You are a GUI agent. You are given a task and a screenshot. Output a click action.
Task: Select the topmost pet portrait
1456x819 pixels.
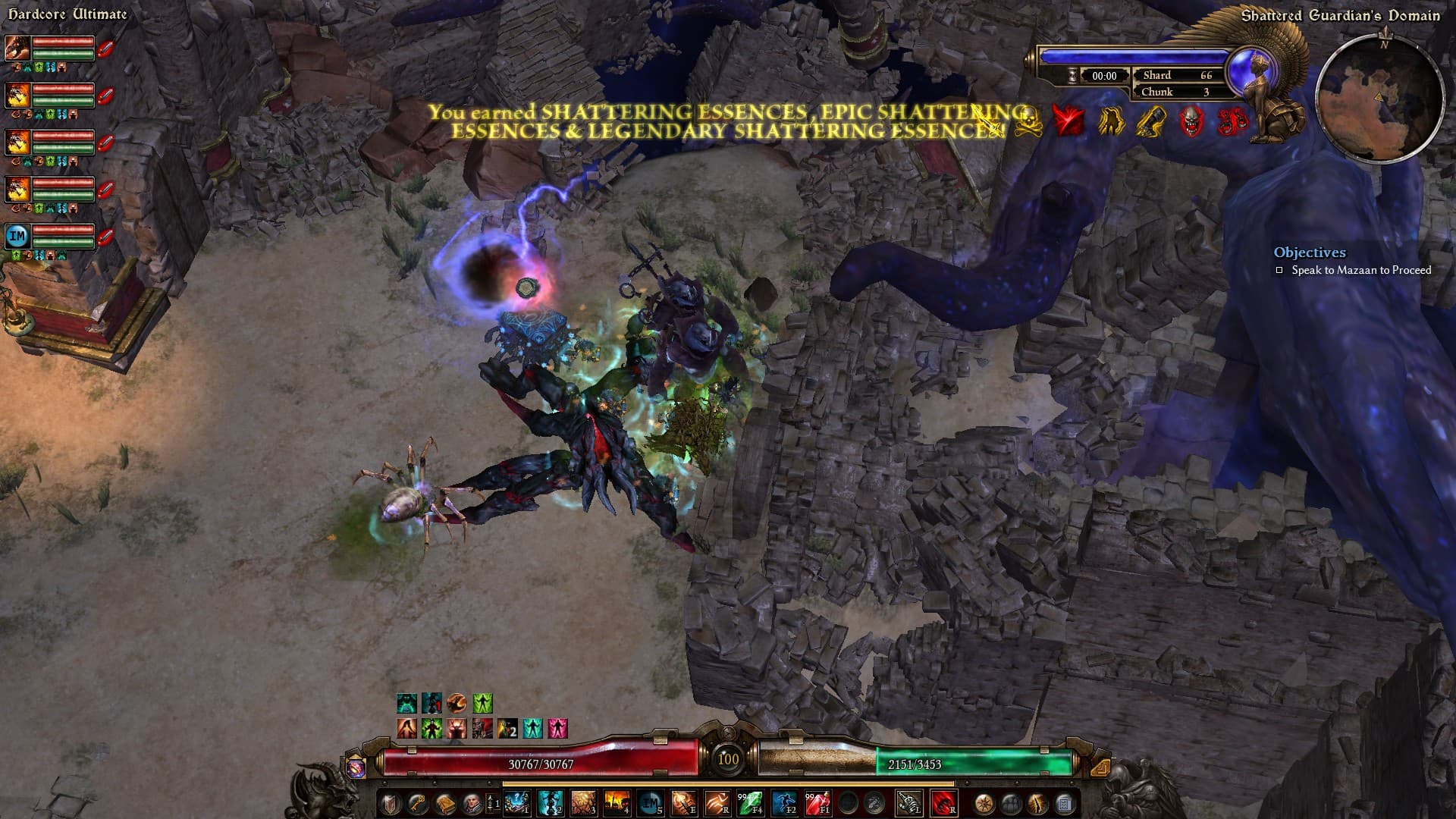tap(17, 48)
